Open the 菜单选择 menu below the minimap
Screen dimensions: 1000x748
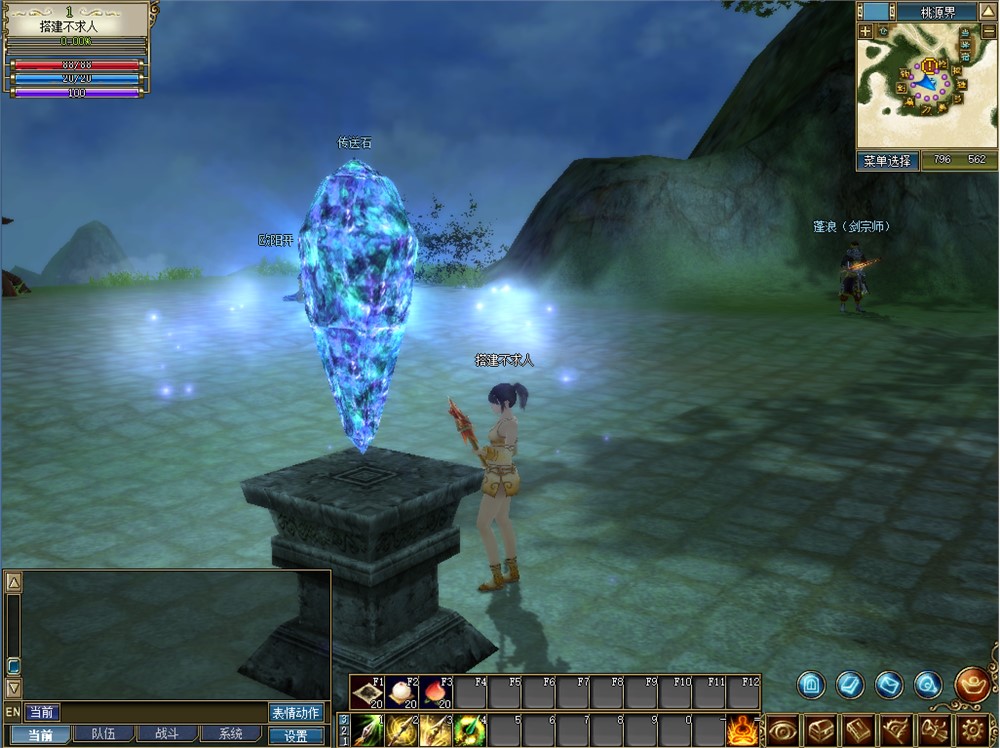[x=887, y=160]
